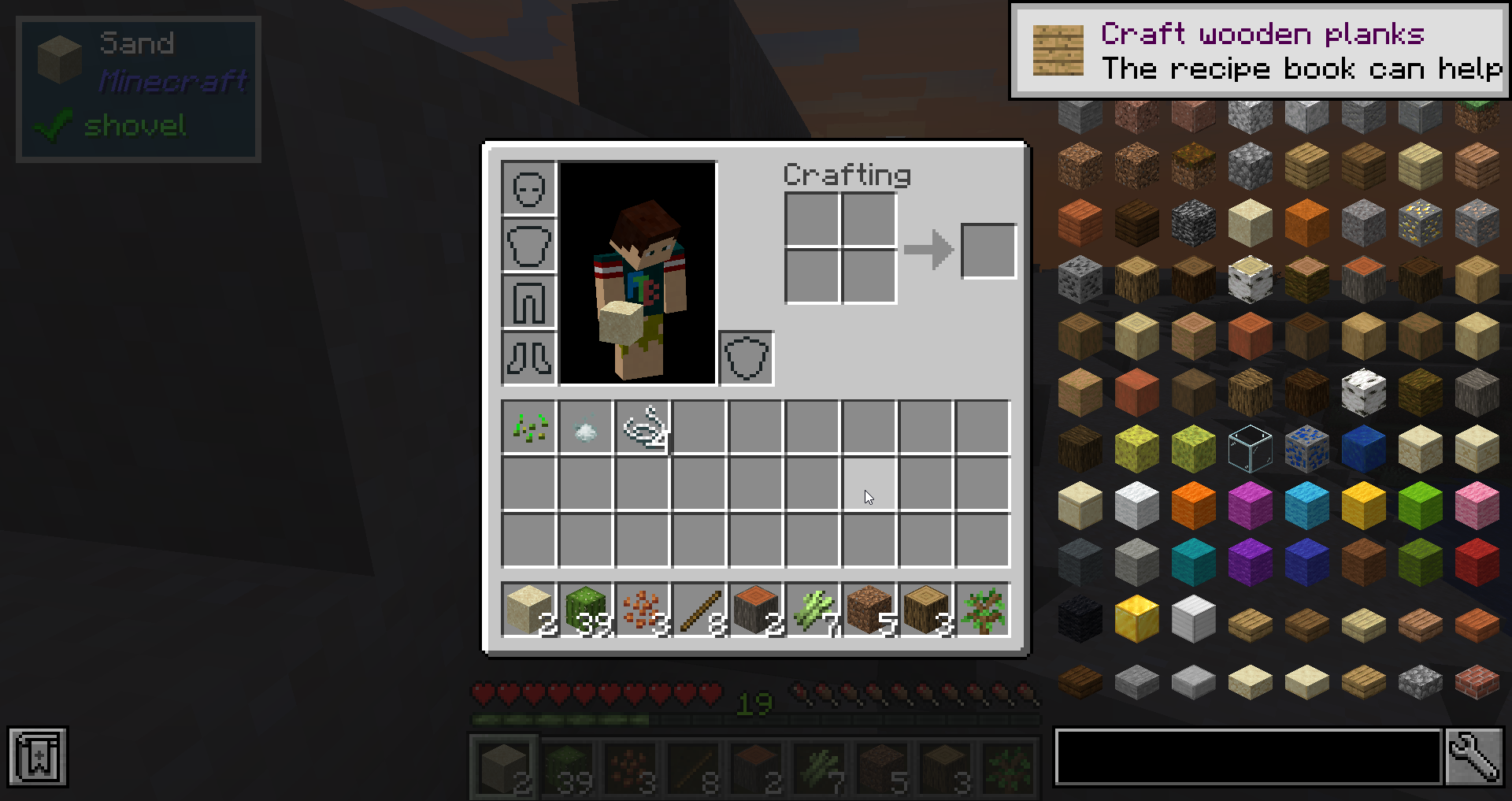This screenshot has width=1512, height=801.
Task: Select the sugar cane stack
Action: tap(812, 610)
